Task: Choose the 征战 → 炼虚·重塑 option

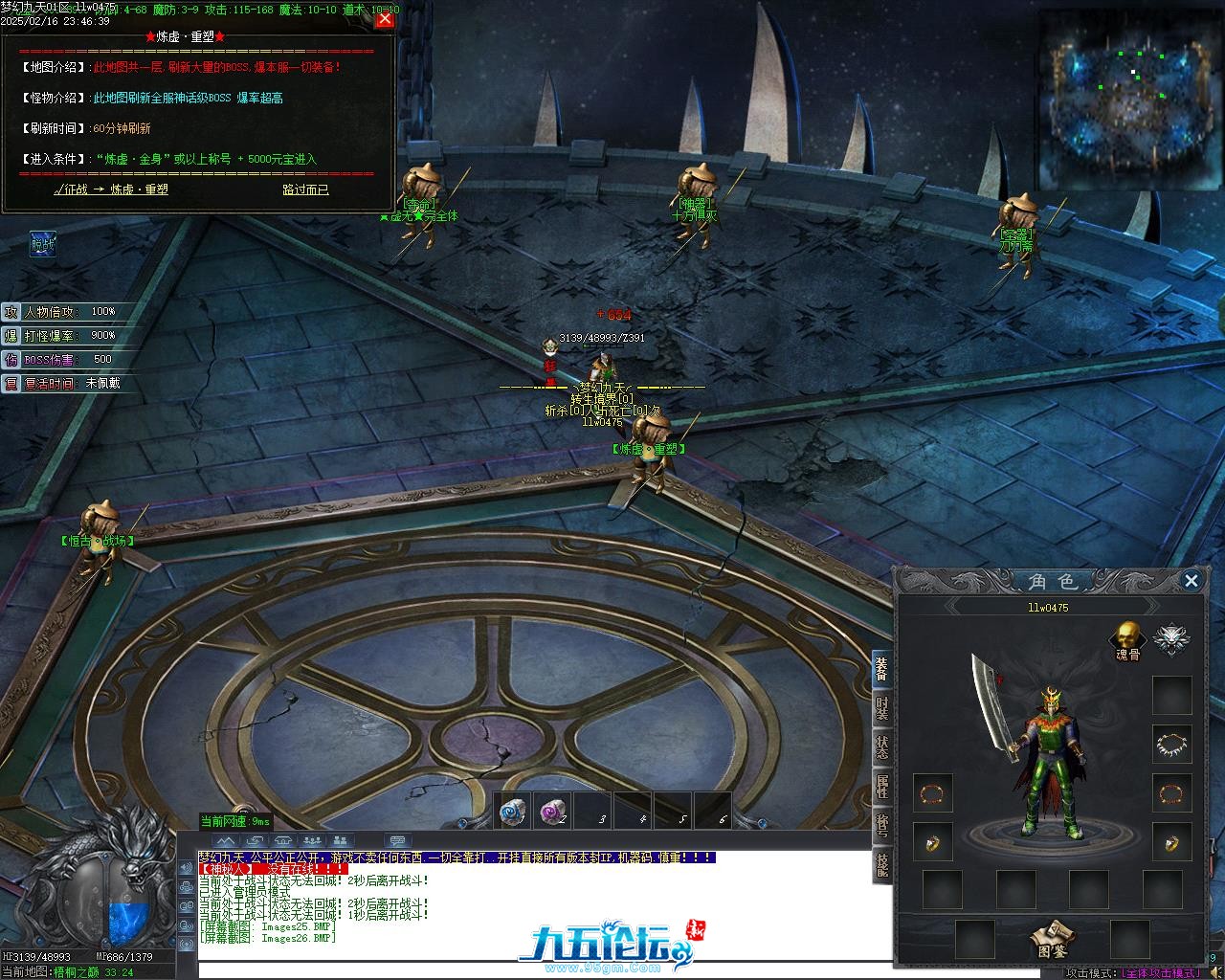Action: click(111, 189)
